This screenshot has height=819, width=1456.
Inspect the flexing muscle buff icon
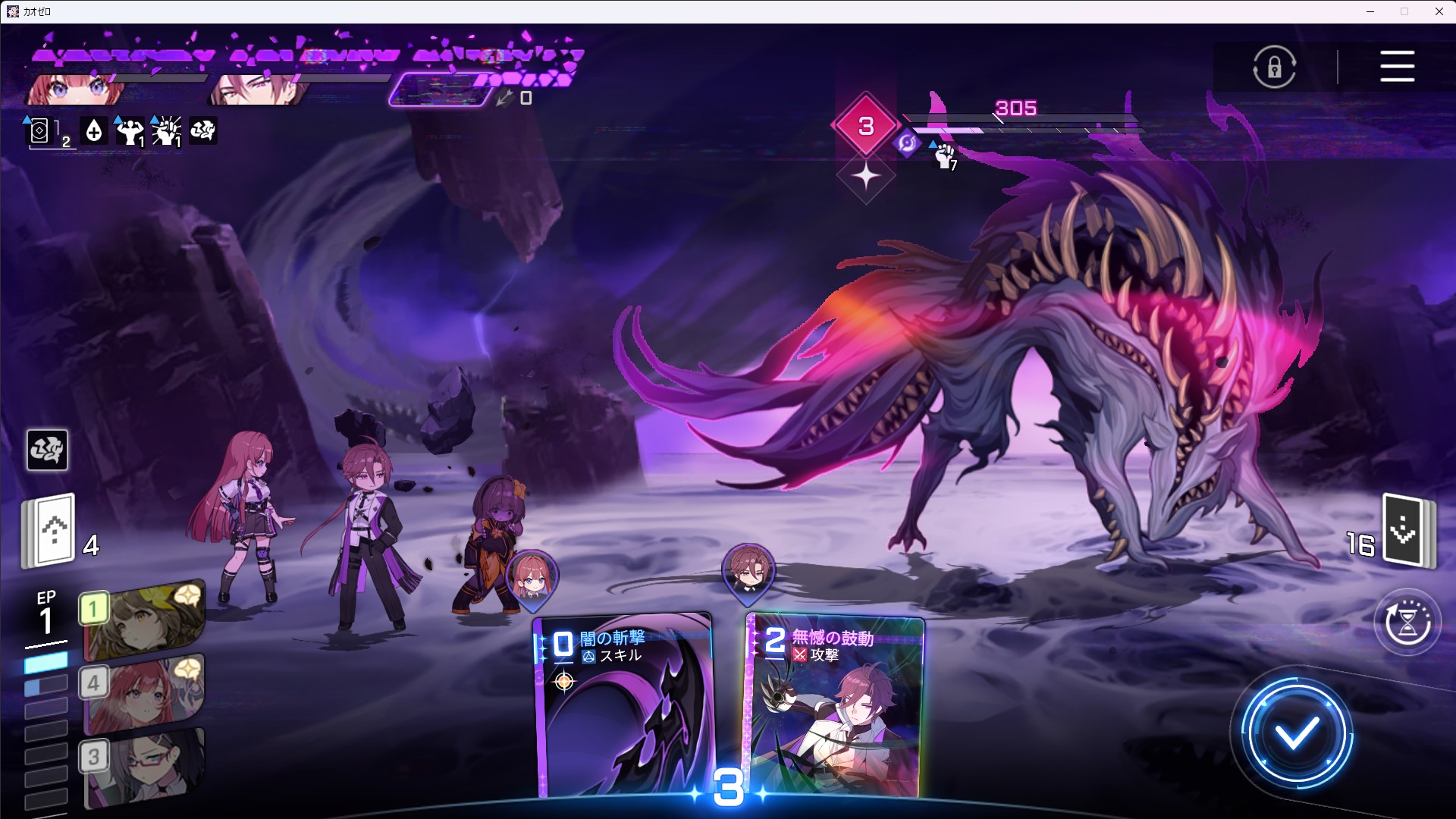click(x=130, y=131)
